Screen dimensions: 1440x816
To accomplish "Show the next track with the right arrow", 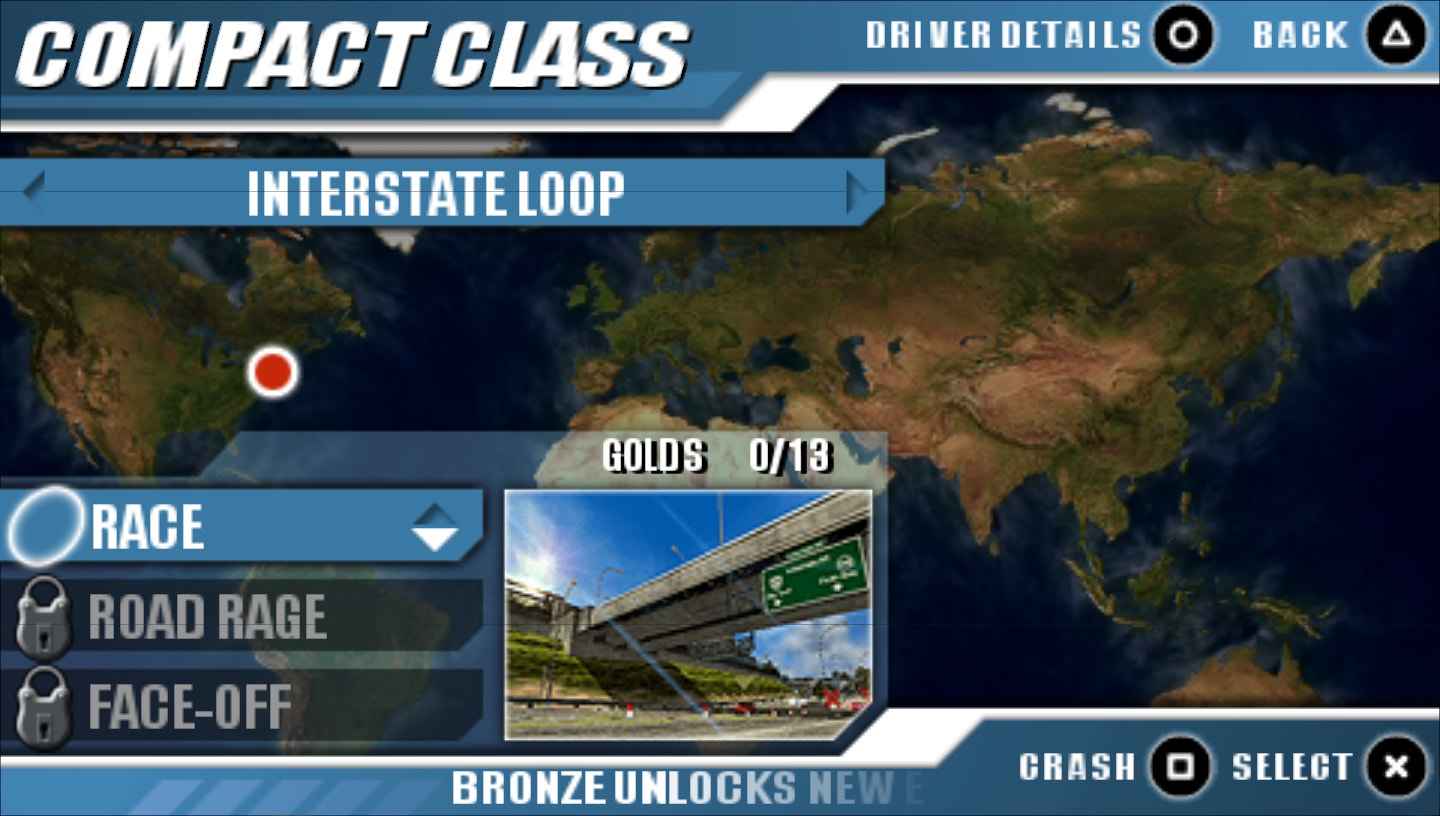I will click(857, 191).
